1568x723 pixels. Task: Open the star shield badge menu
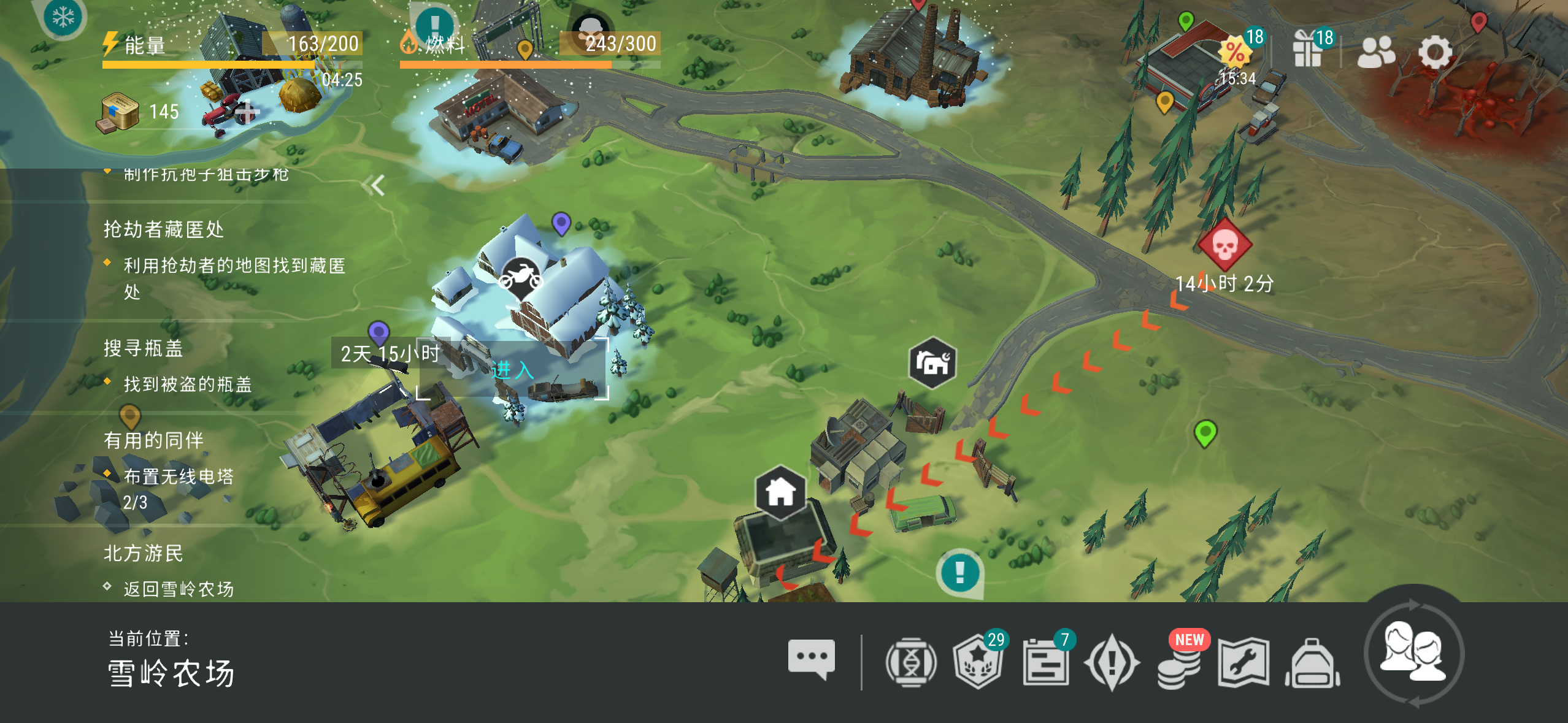tap(977, 663)
